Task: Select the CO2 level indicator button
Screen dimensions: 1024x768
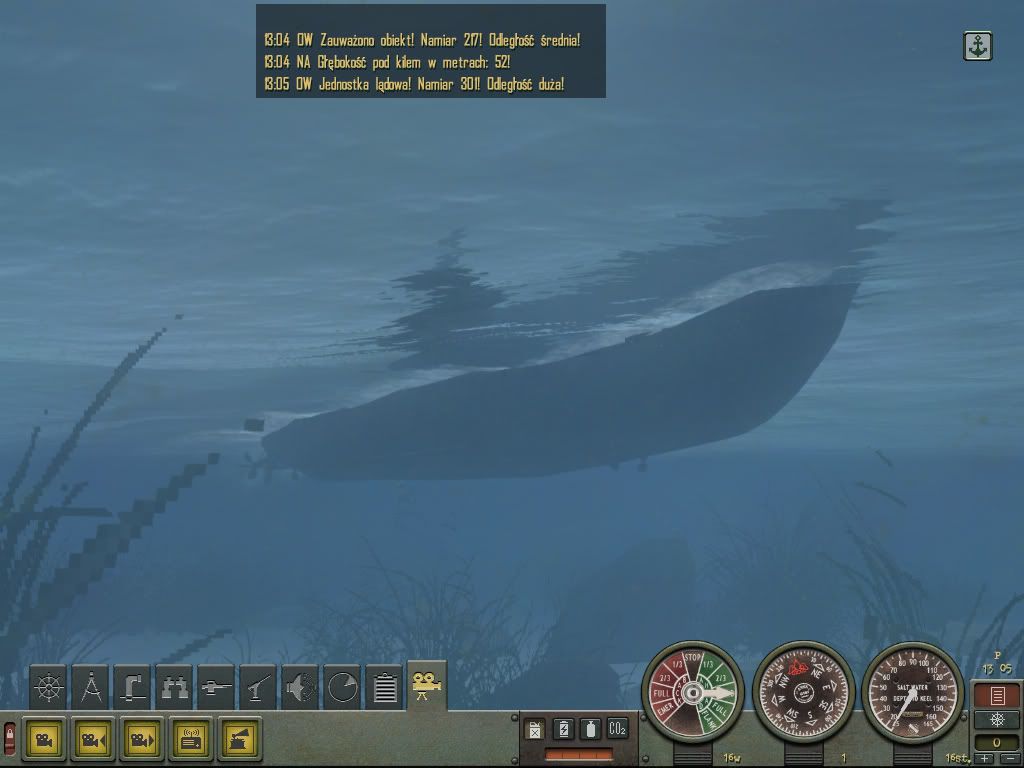Action: point(617,729)
